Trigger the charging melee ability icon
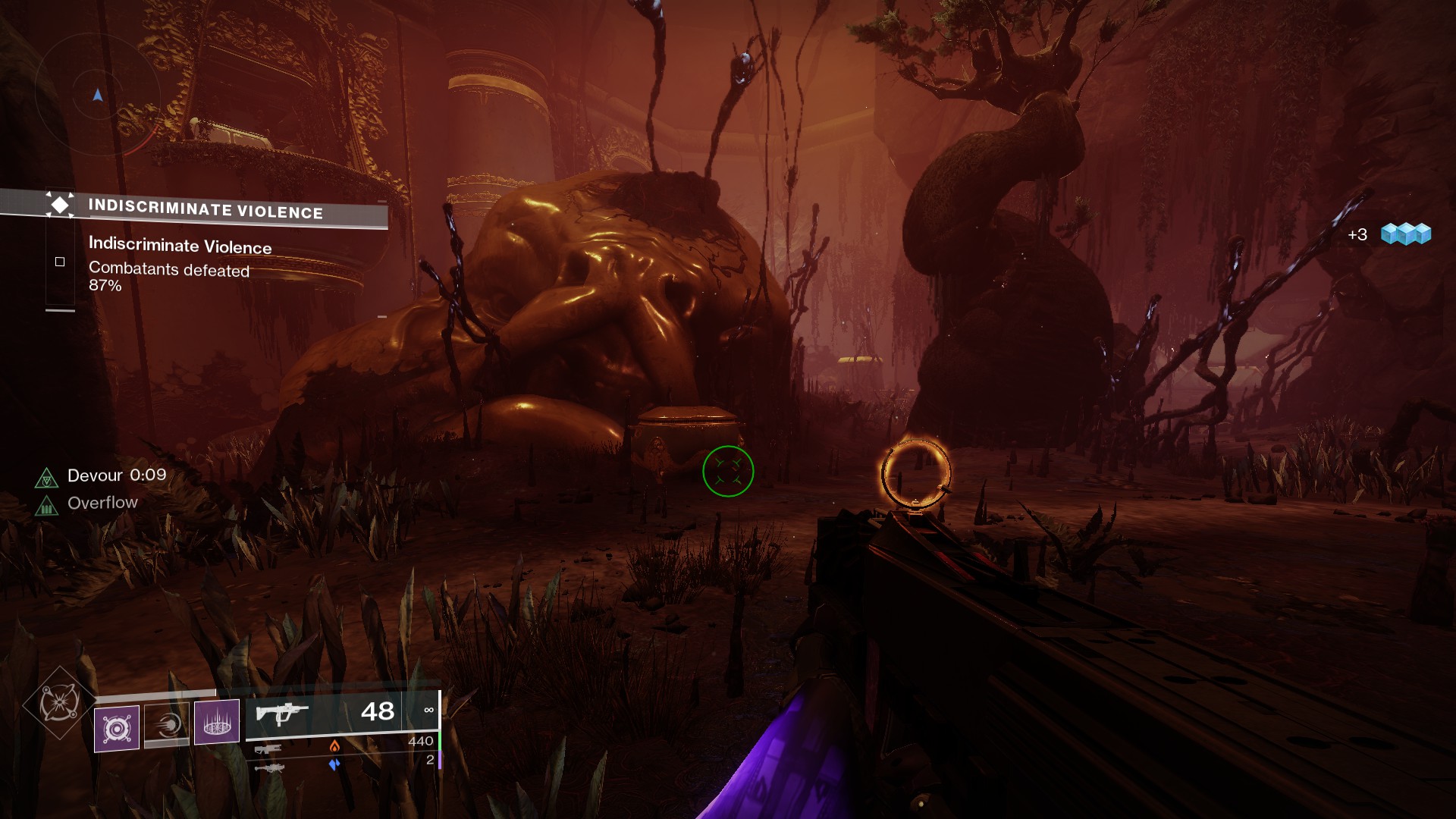 click(x=167, y=725)
